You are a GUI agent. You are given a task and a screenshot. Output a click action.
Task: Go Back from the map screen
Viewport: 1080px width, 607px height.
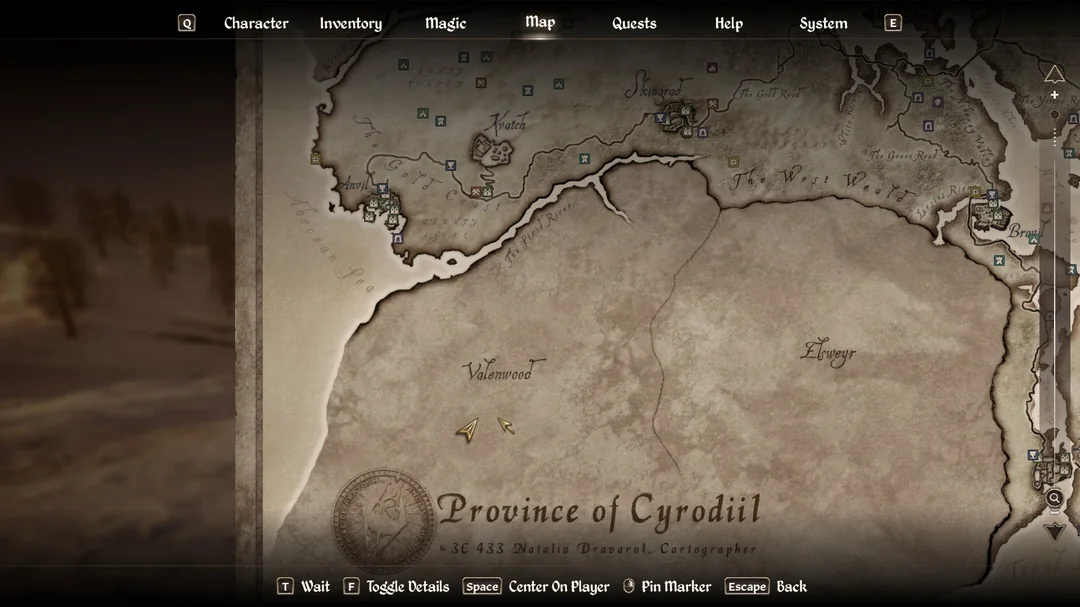791,587
